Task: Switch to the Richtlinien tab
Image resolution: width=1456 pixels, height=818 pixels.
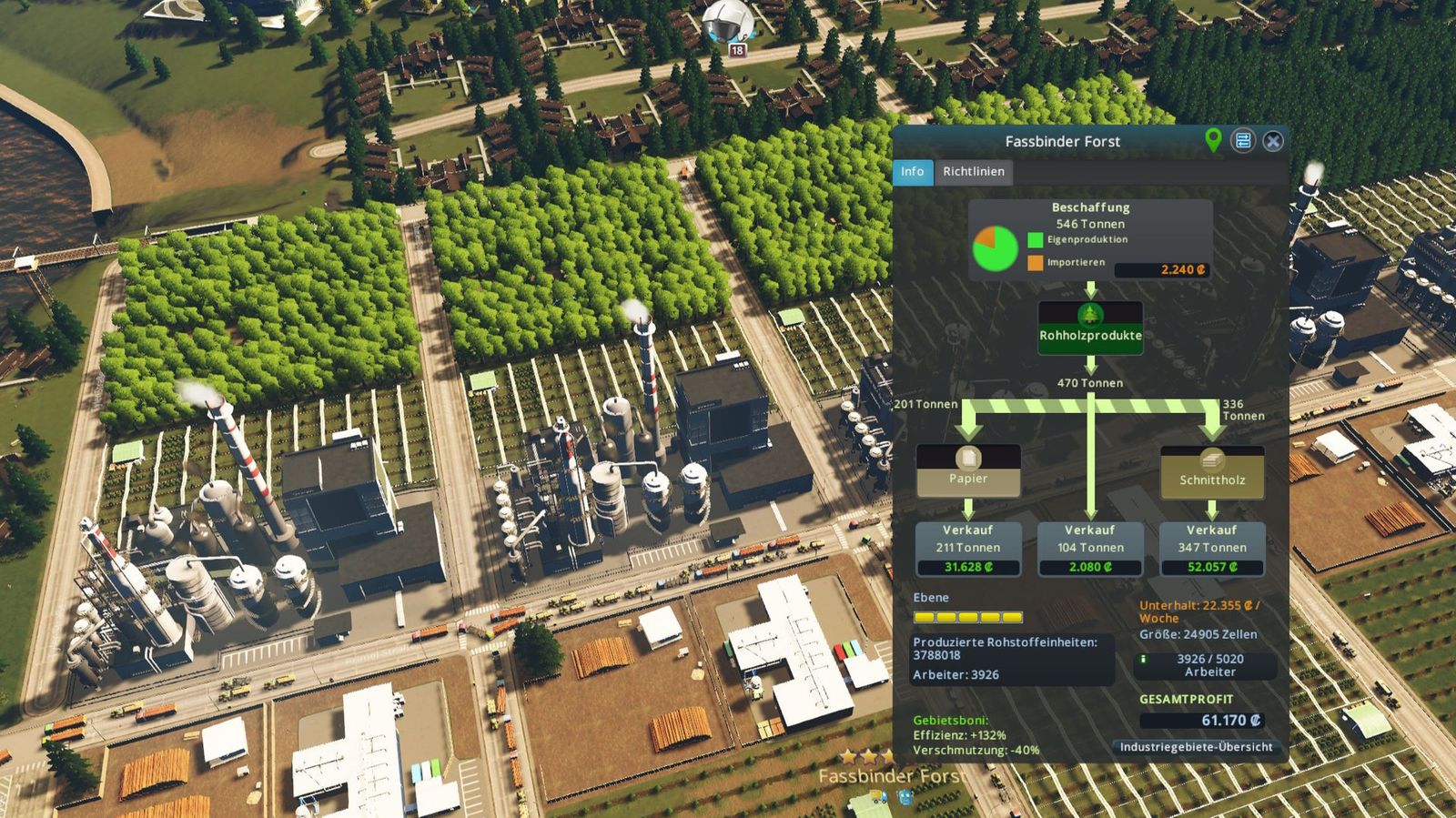Action: coord(973,172)
